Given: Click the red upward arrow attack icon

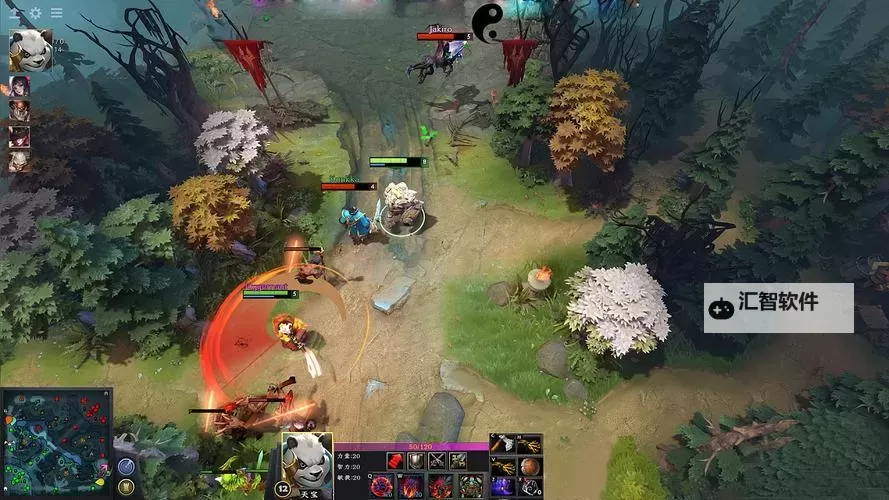Looking at the screenshot, I should coord(395,461).
